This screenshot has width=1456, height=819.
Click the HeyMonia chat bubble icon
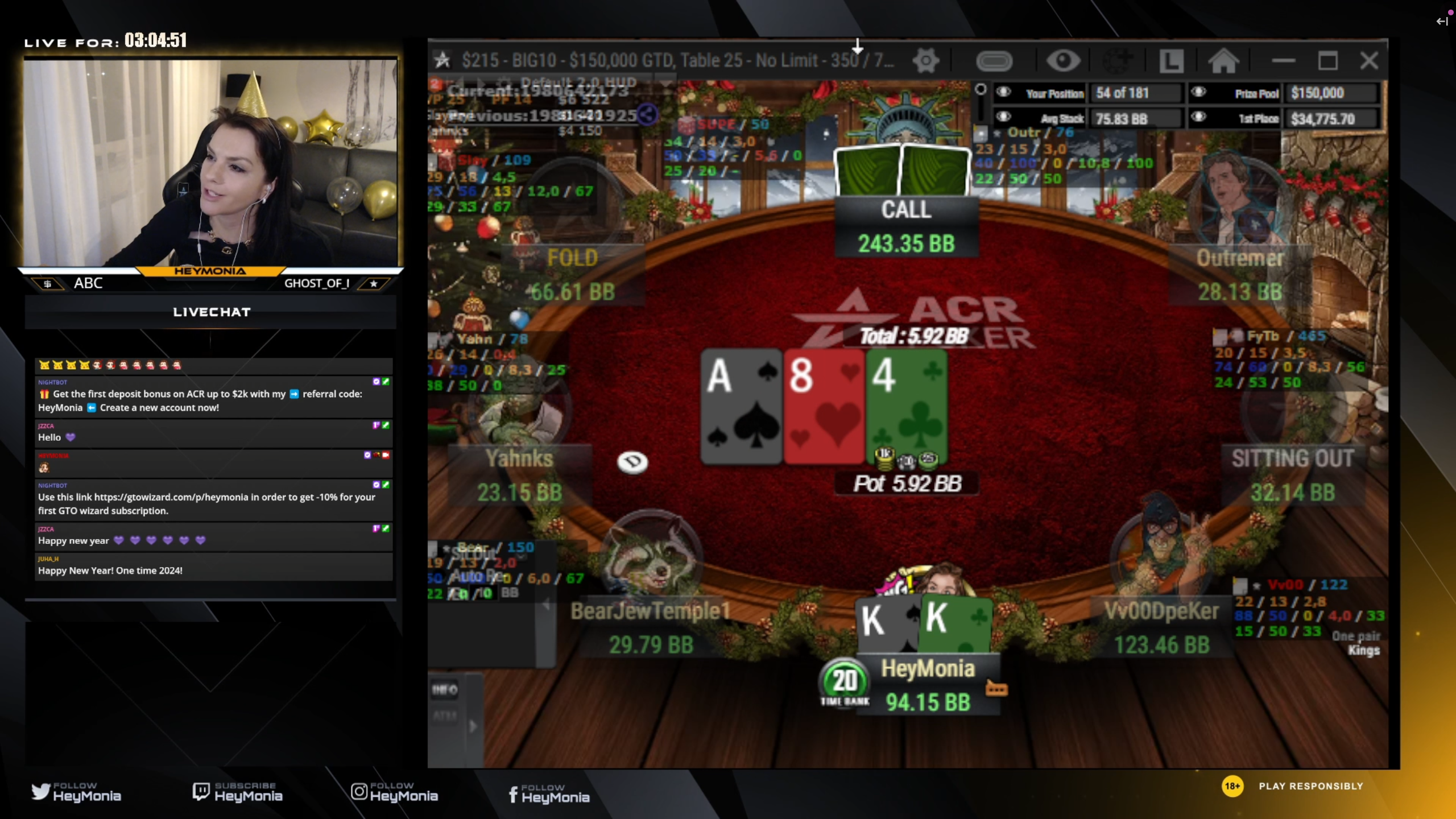tap(996, 689)
